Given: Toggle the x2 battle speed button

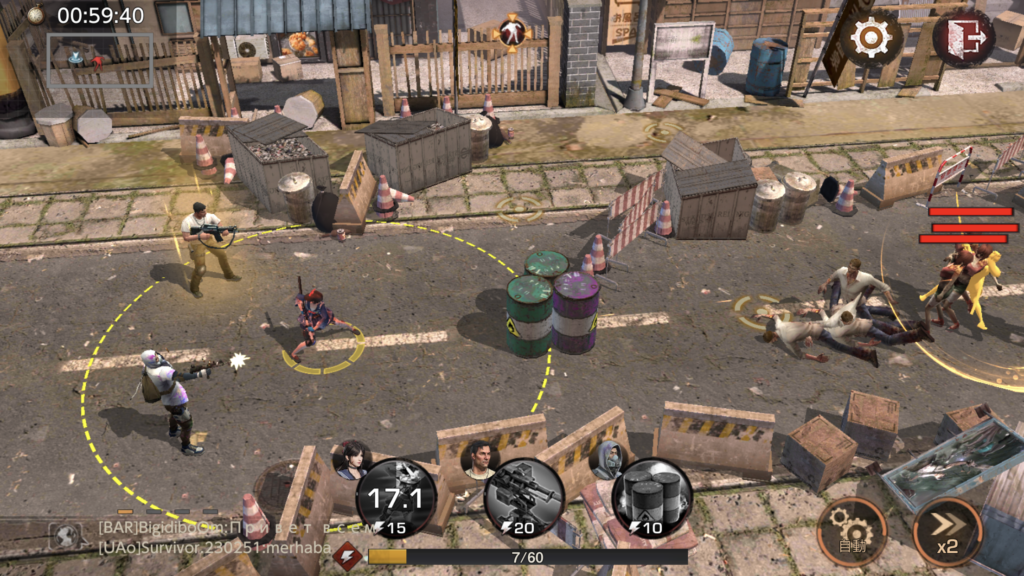Looking at the screenshot, I should 947,531.
